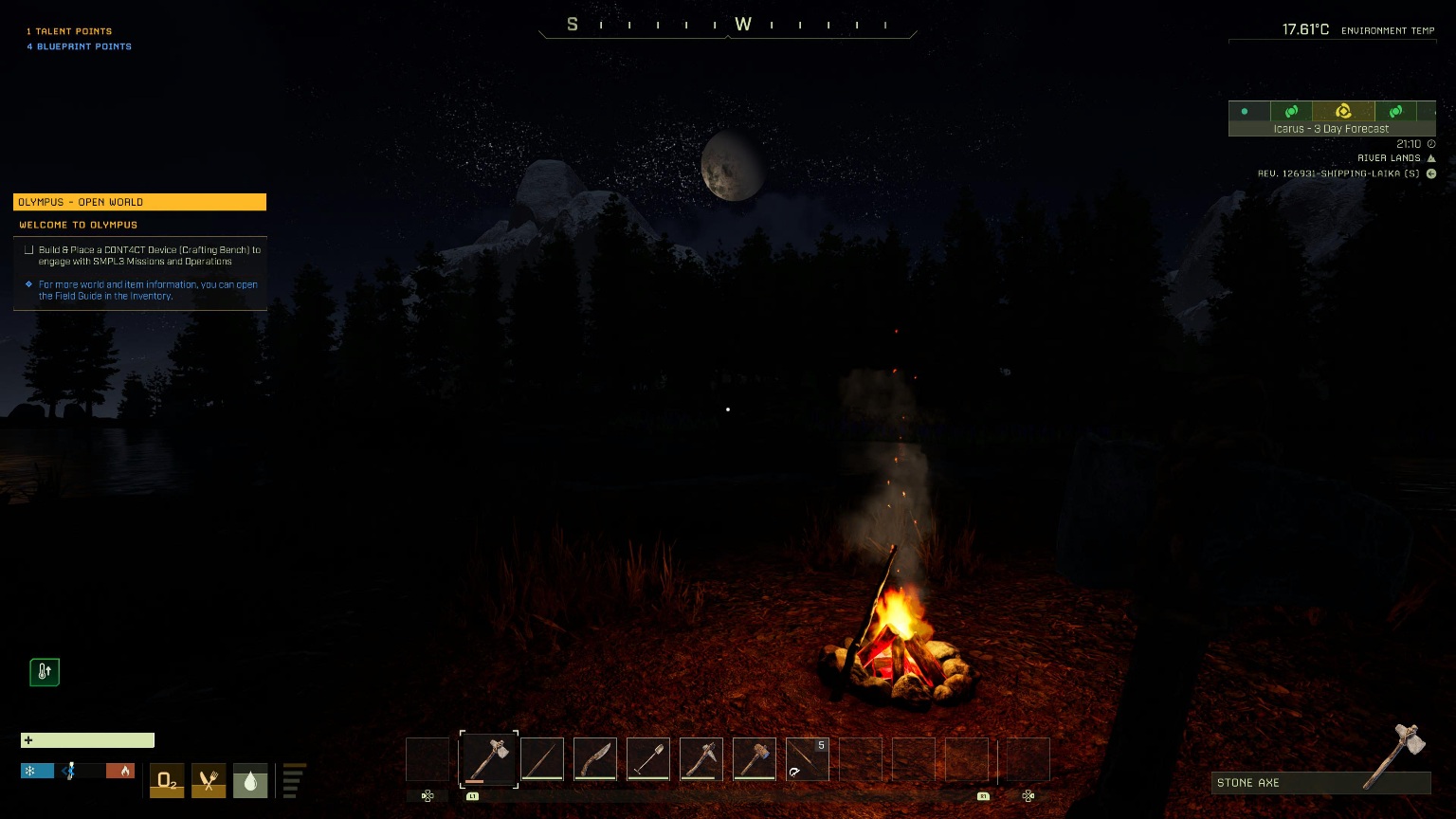Click the water droplet status icon
Viewport: 1456px width, 819px height.
click(250, 781)
